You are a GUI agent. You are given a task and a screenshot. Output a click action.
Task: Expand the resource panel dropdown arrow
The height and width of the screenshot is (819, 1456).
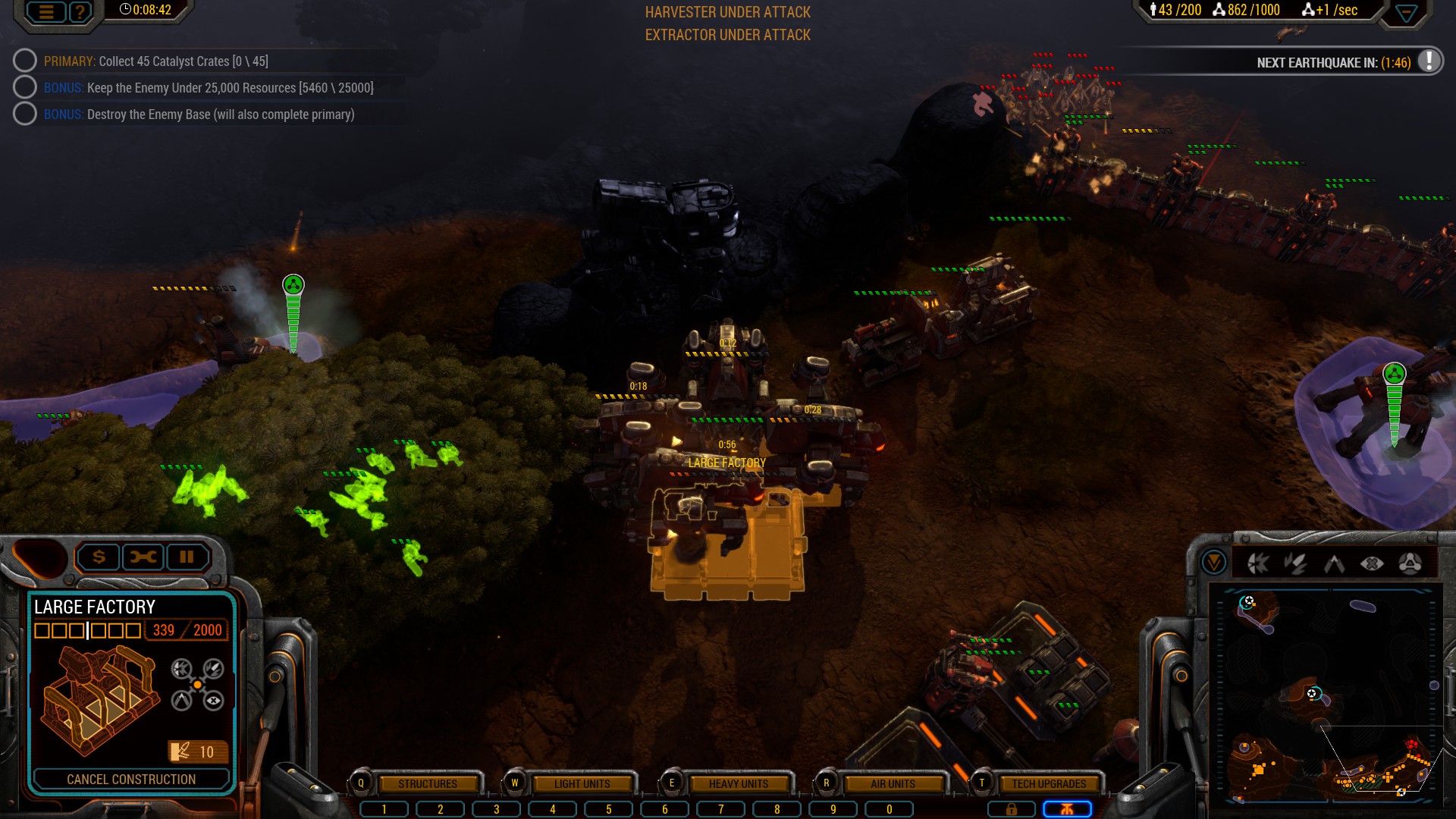click(1406, 13)
